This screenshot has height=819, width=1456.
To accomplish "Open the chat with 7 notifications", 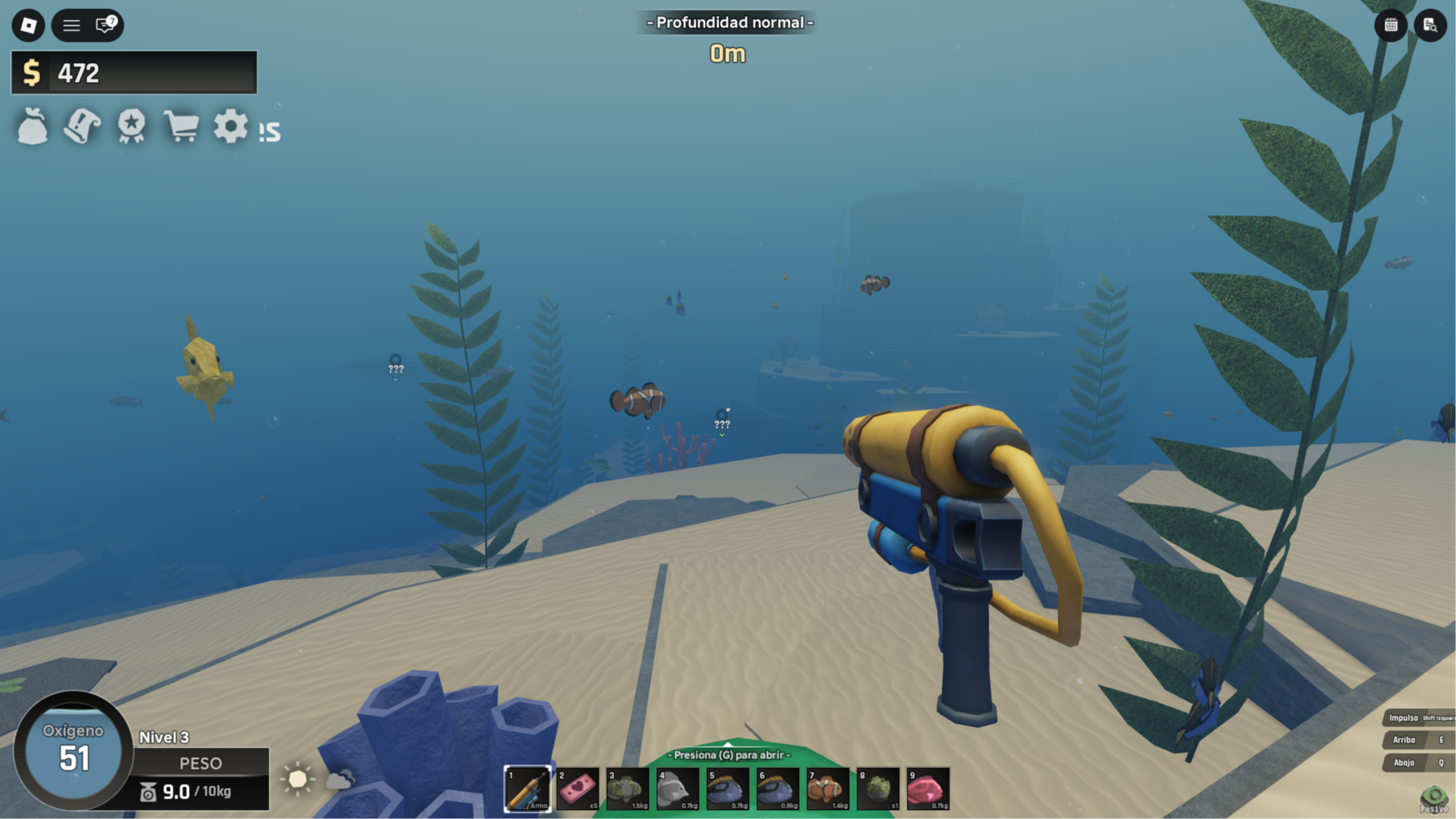I will 105,25.
